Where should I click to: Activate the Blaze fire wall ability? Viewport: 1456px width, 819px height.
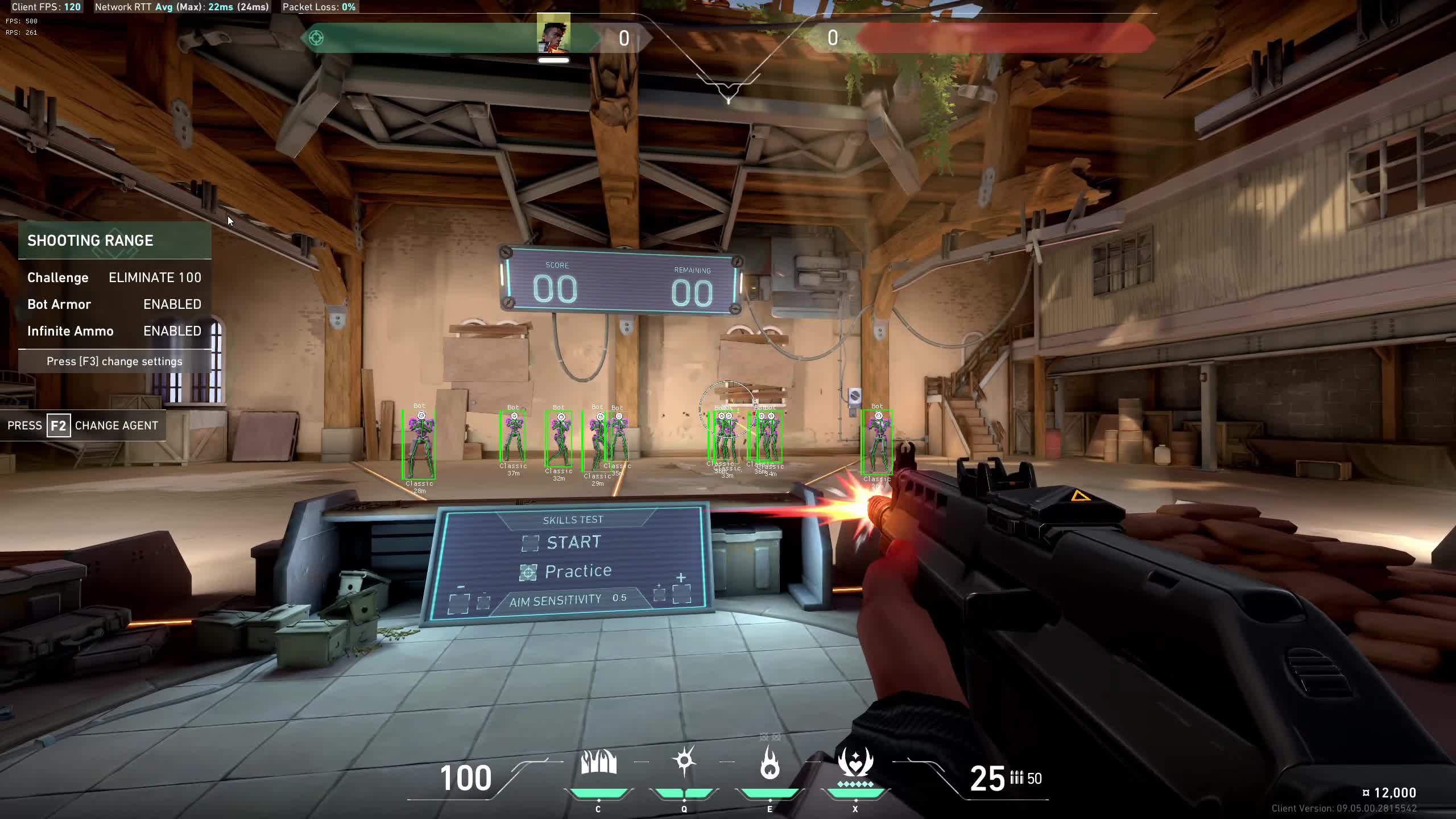(x=598, y=763)
